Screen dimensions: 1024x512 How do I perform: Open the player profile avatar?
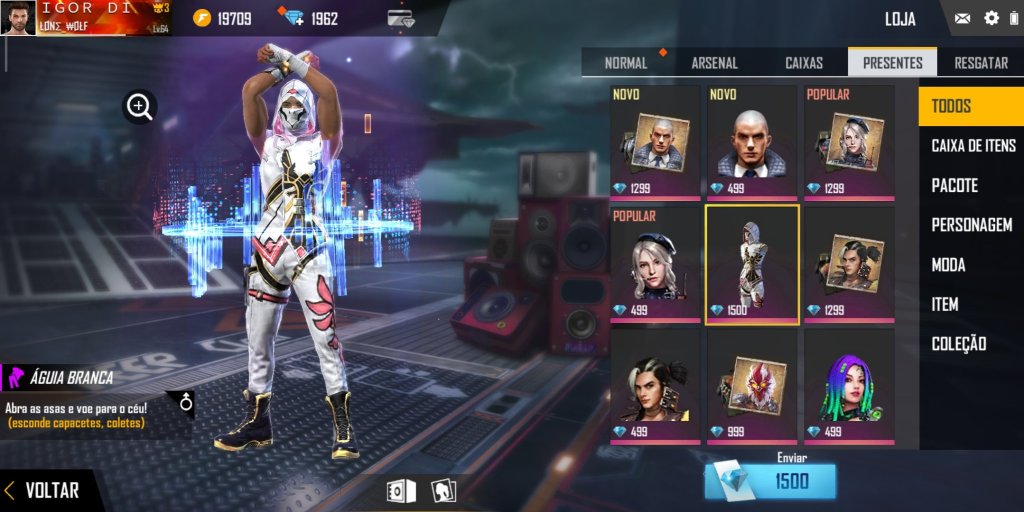coord(18,18)
